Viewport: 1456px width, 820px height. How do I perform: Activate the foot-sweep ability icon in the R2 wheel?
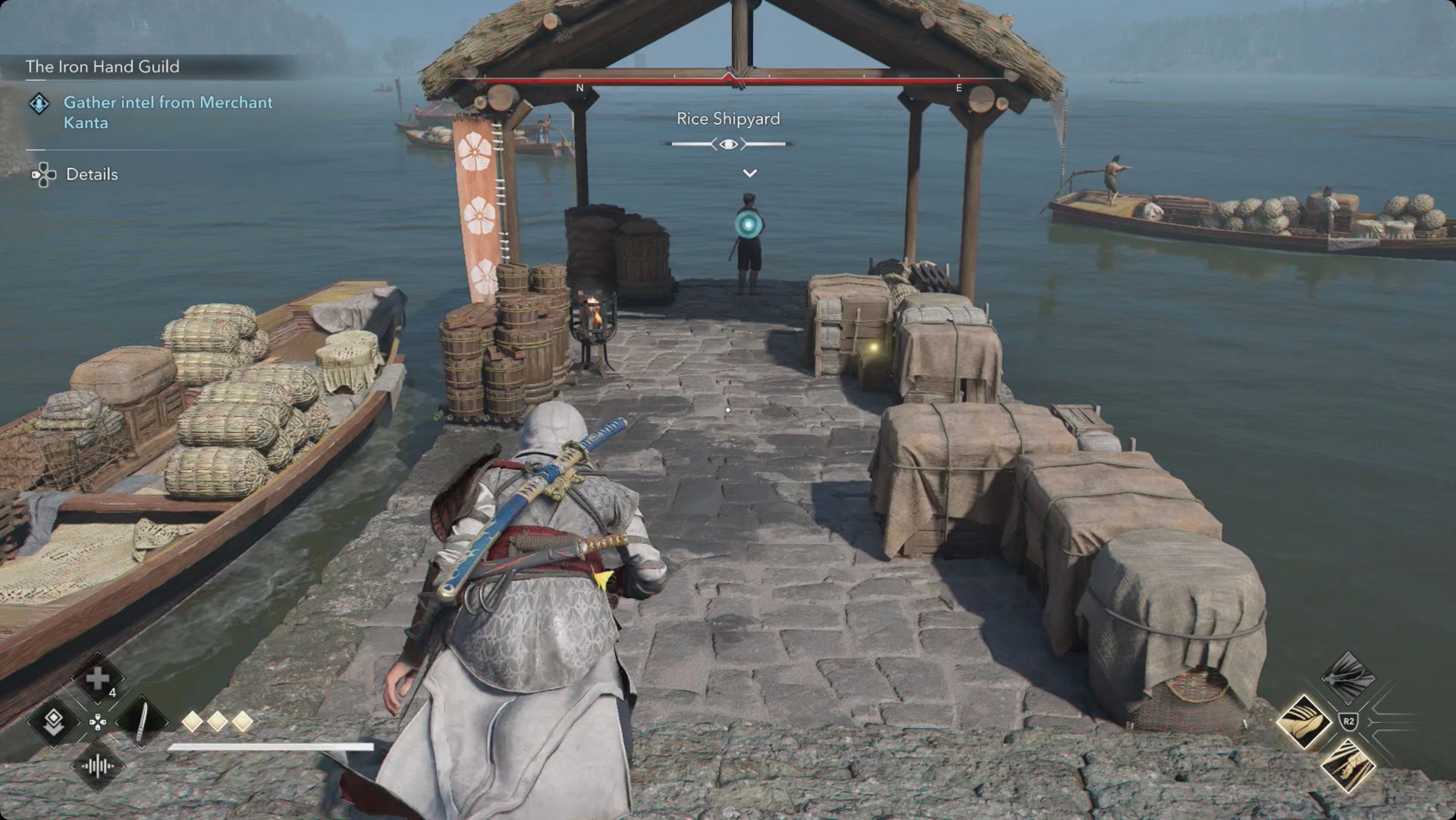click(1305, 721)
